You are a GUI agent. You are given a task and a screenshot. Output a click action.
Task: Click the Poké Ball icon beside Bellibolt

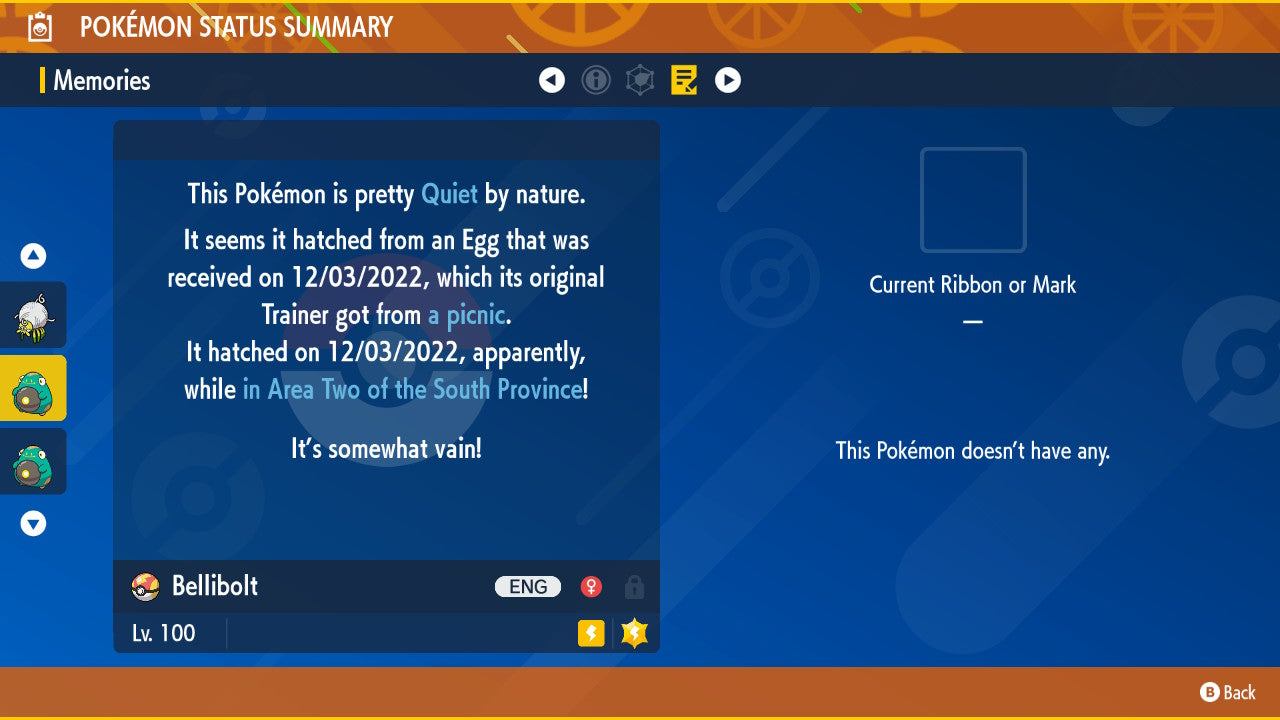[143, 587]
